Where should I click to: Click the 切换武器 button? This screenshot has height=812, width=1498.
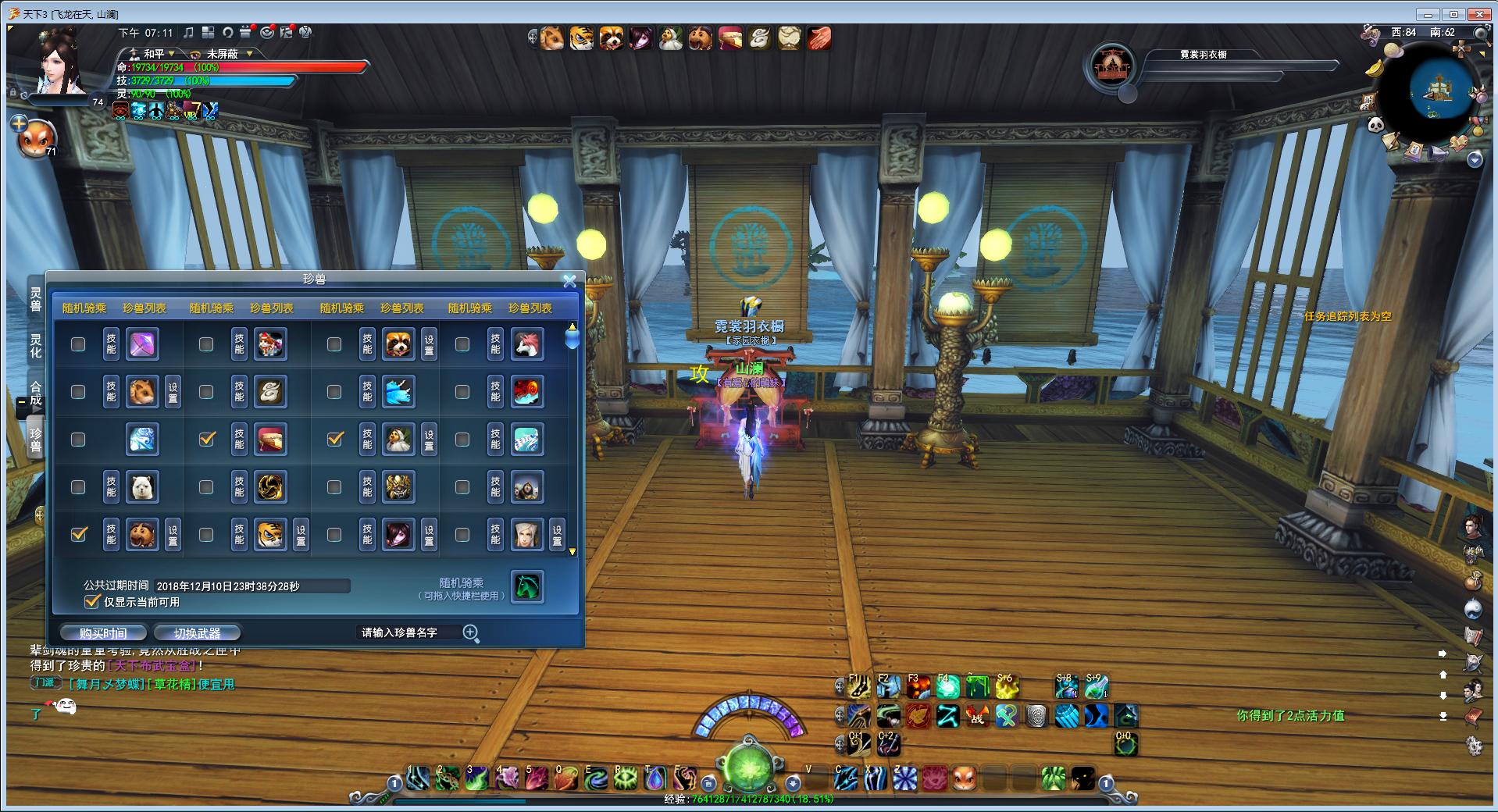tap(197, 633)
